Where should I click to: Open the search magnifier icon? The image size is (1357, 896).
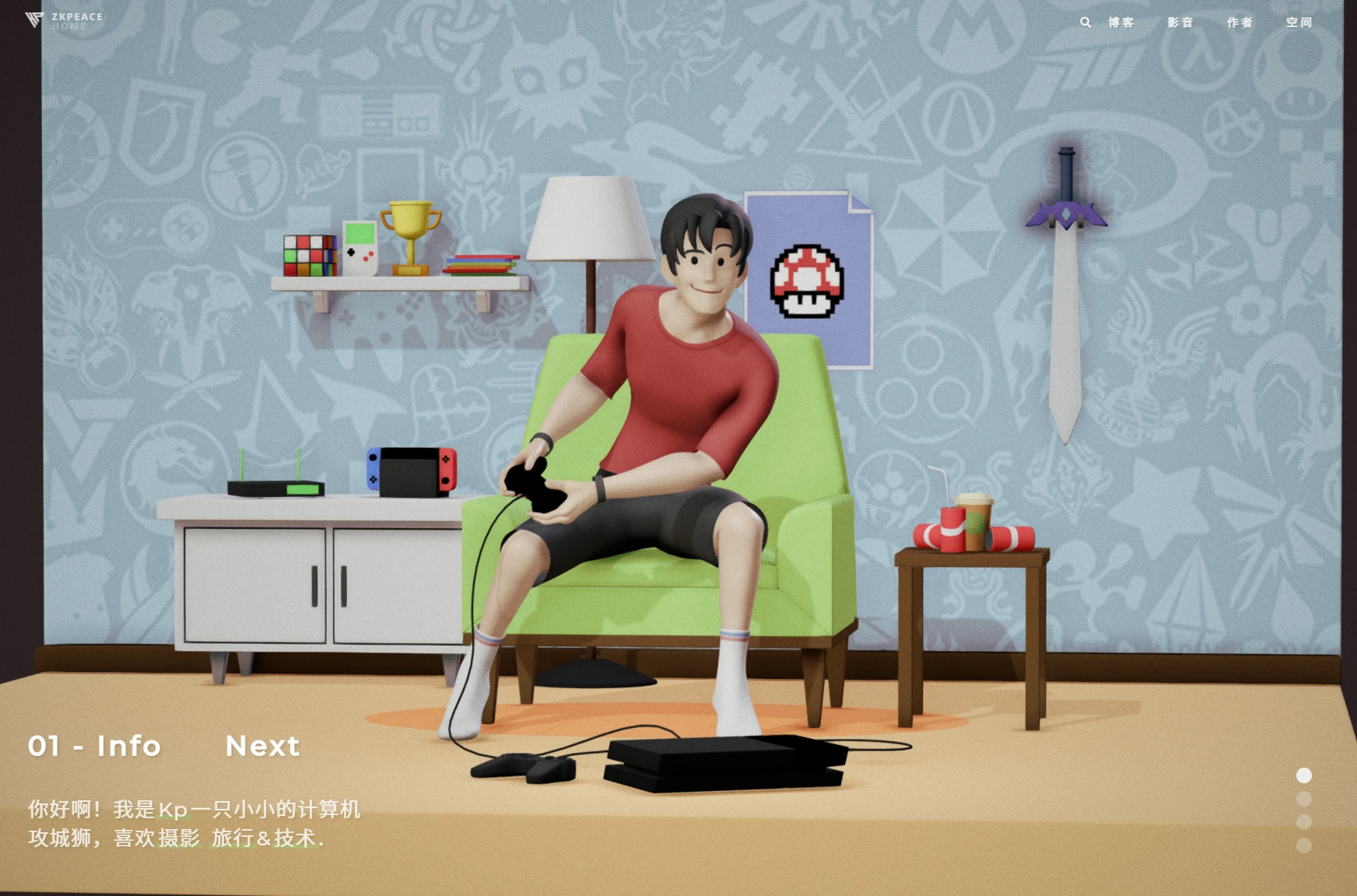(1085, 23)
